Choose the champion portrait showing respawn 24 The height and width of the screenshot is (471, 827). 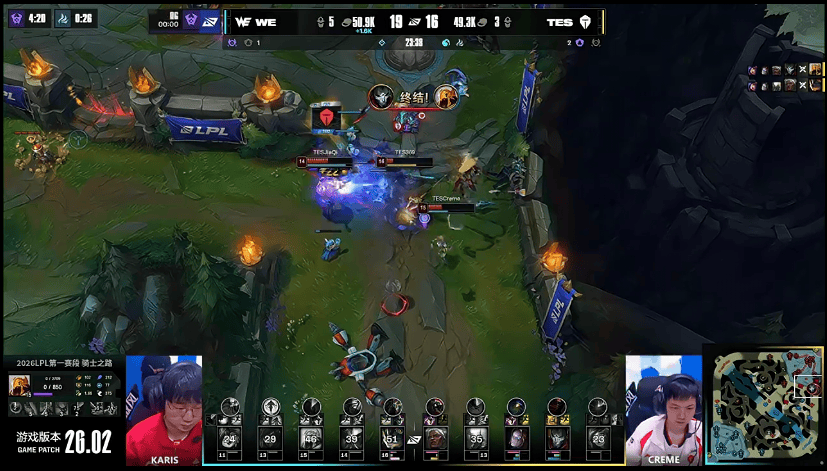coord(229,436)
